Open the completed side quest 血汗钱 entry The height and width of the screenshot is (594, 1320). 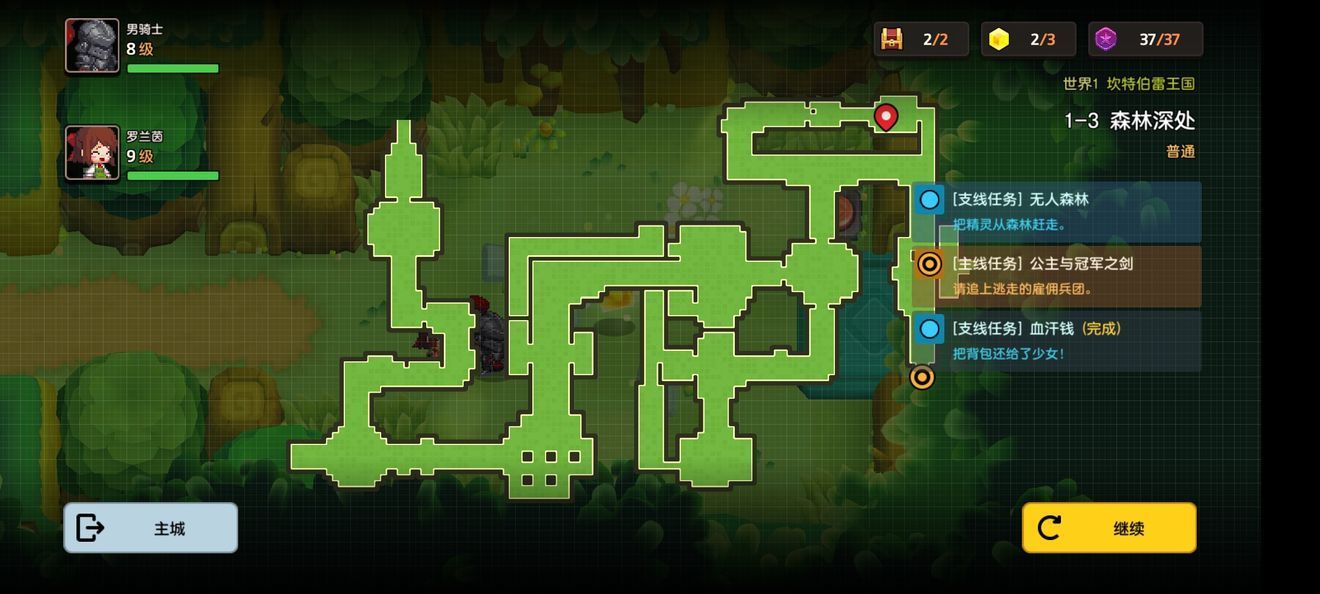click(1060, 339)
